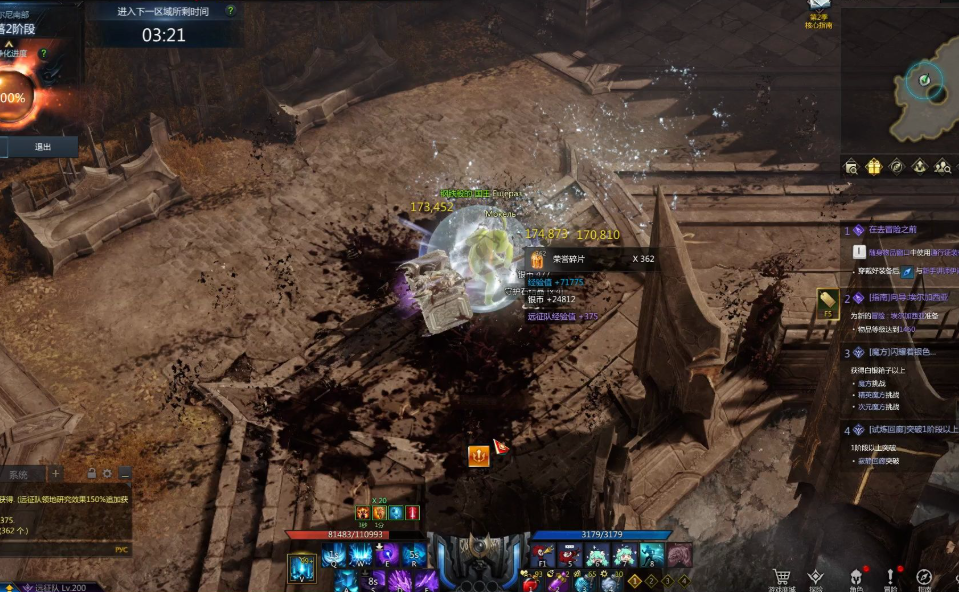Click the orange 荣誉碎片 loot icon
Viewport: 959px width, 592px height.
click(x=535, y=259)
